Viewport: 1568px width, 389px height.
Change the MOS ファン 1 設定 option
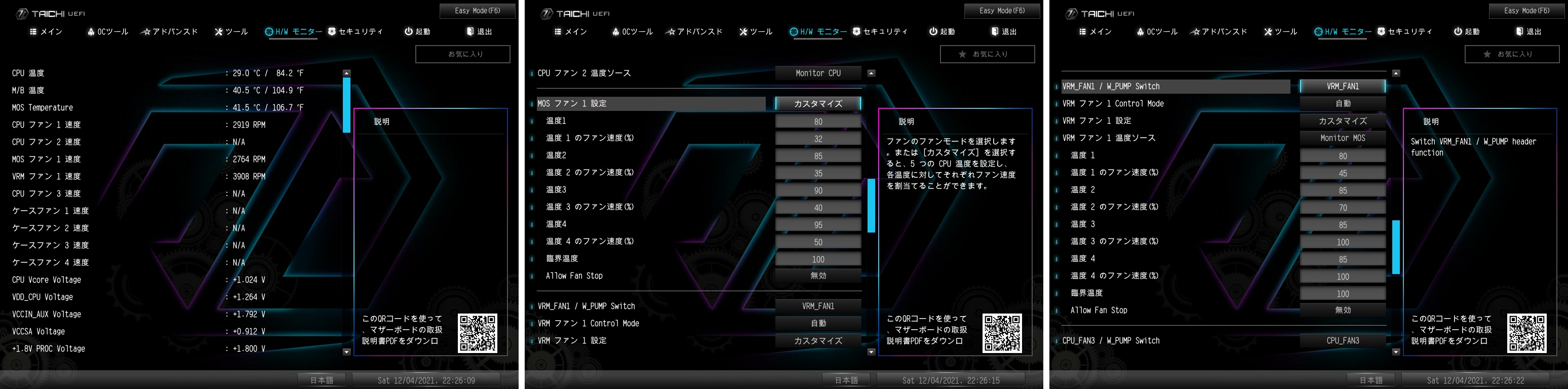click(x=817, y=103)
